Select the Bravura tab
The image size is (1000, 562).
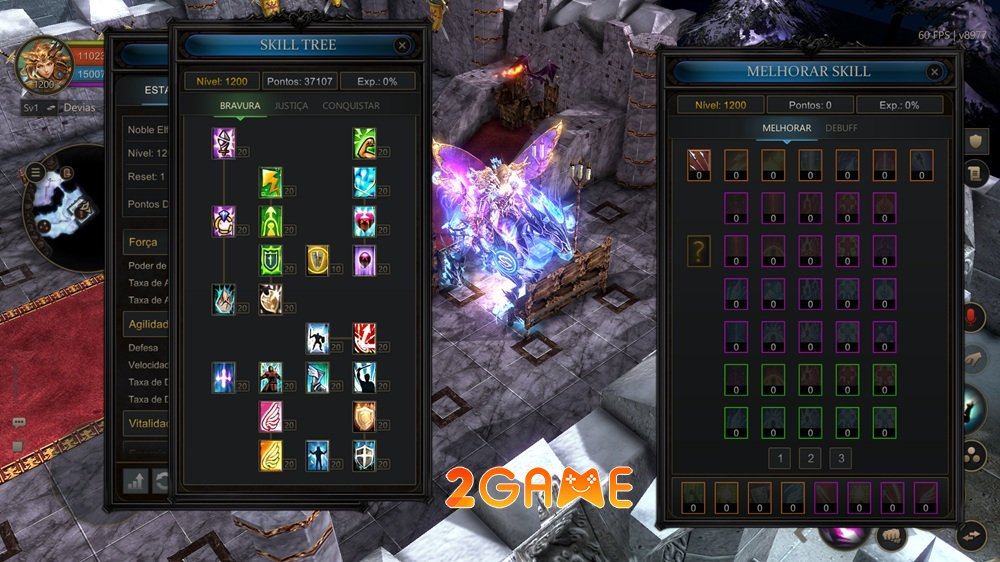click(240, 106)
